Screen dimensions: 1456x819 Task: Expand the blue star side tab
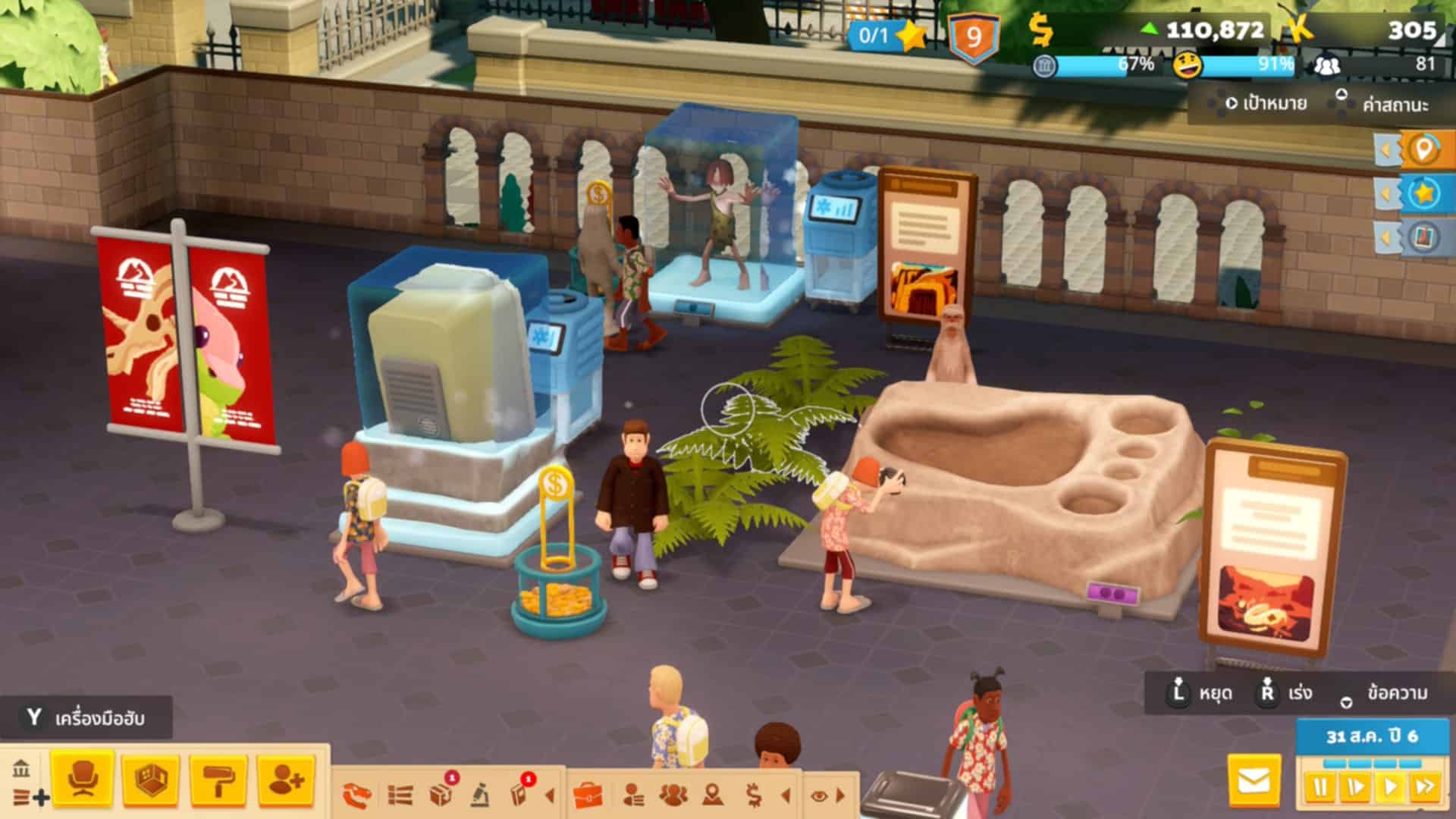1423,193
